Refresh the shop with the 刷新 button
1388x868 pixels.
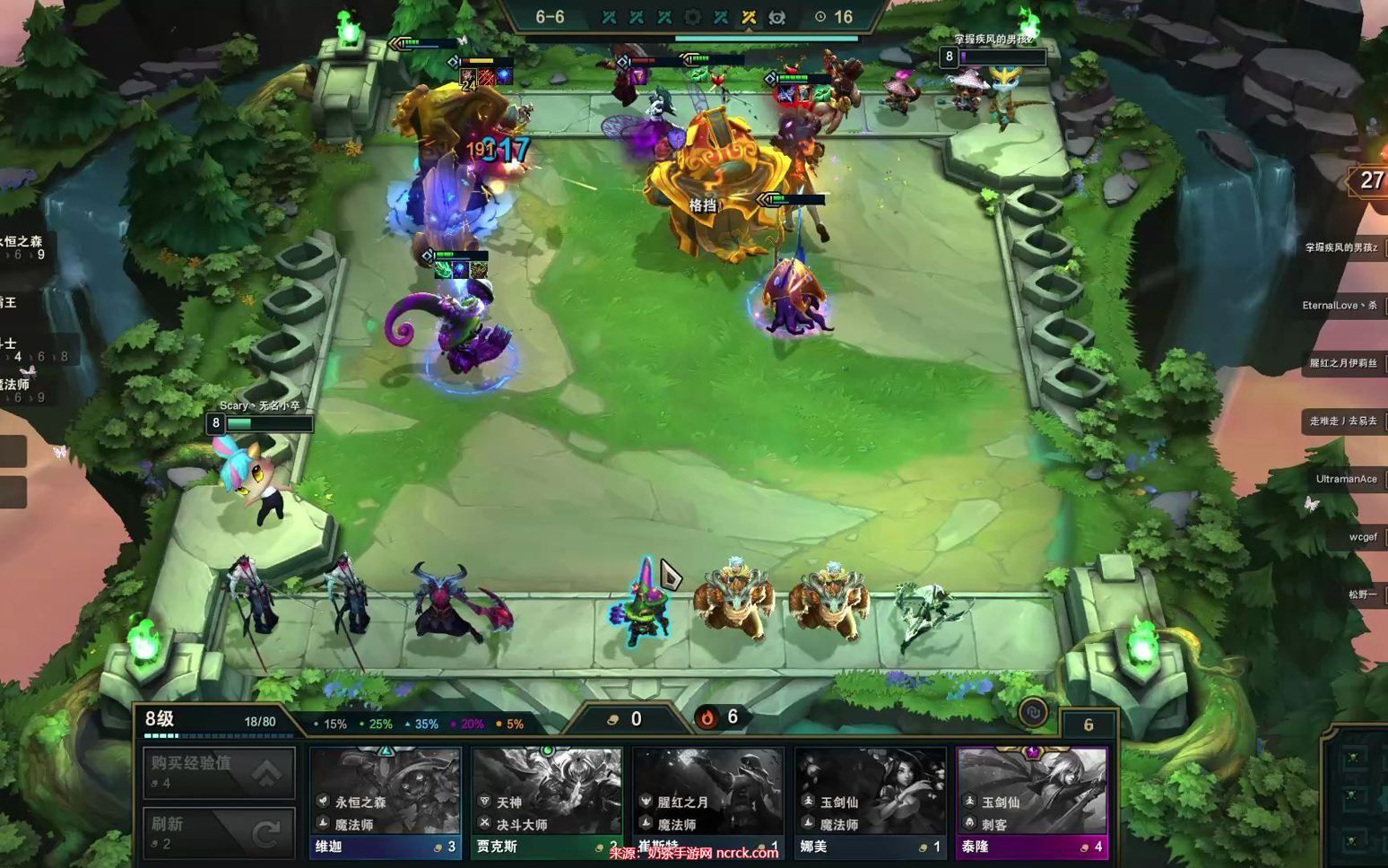[x=219, y=831]
